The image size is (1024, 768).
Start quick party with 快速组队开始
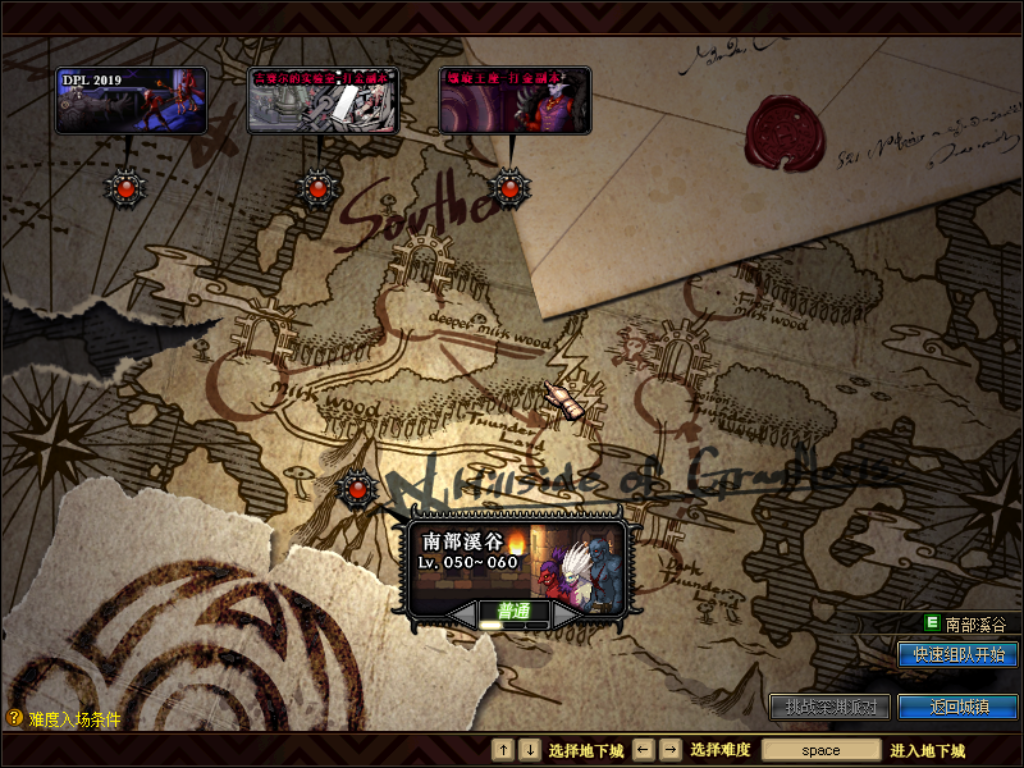click(957, 655)
